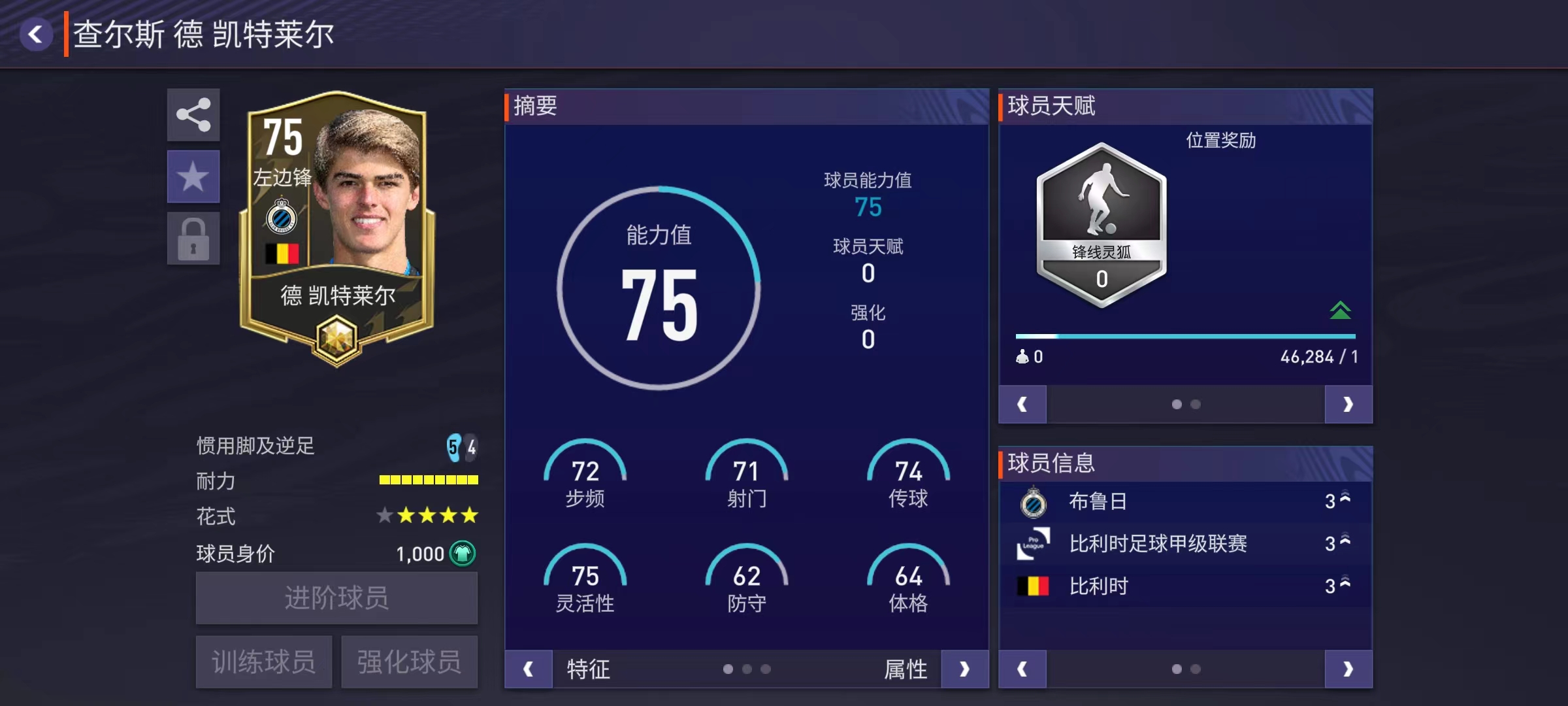Go back to 特征 view with left arrow

click(528, 669)
